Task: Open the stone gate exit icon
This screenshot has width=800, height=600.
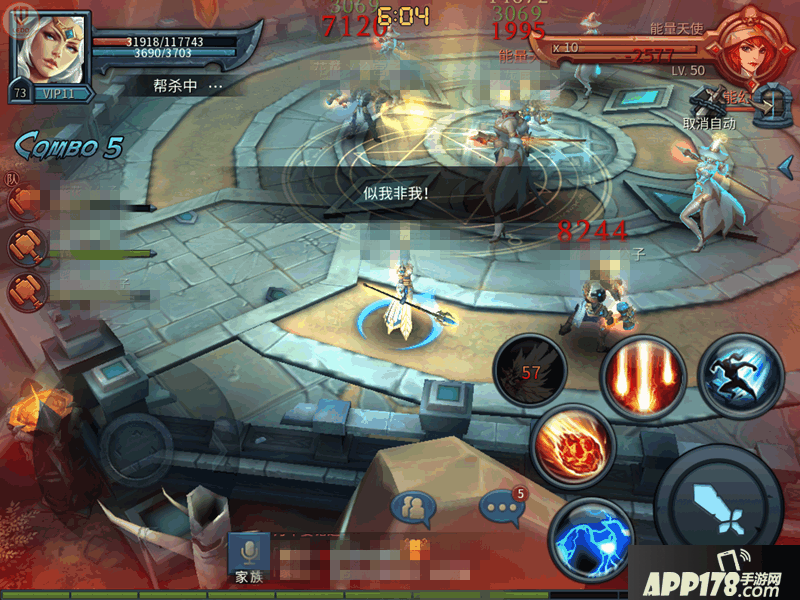Action: [x=771, y=104]
